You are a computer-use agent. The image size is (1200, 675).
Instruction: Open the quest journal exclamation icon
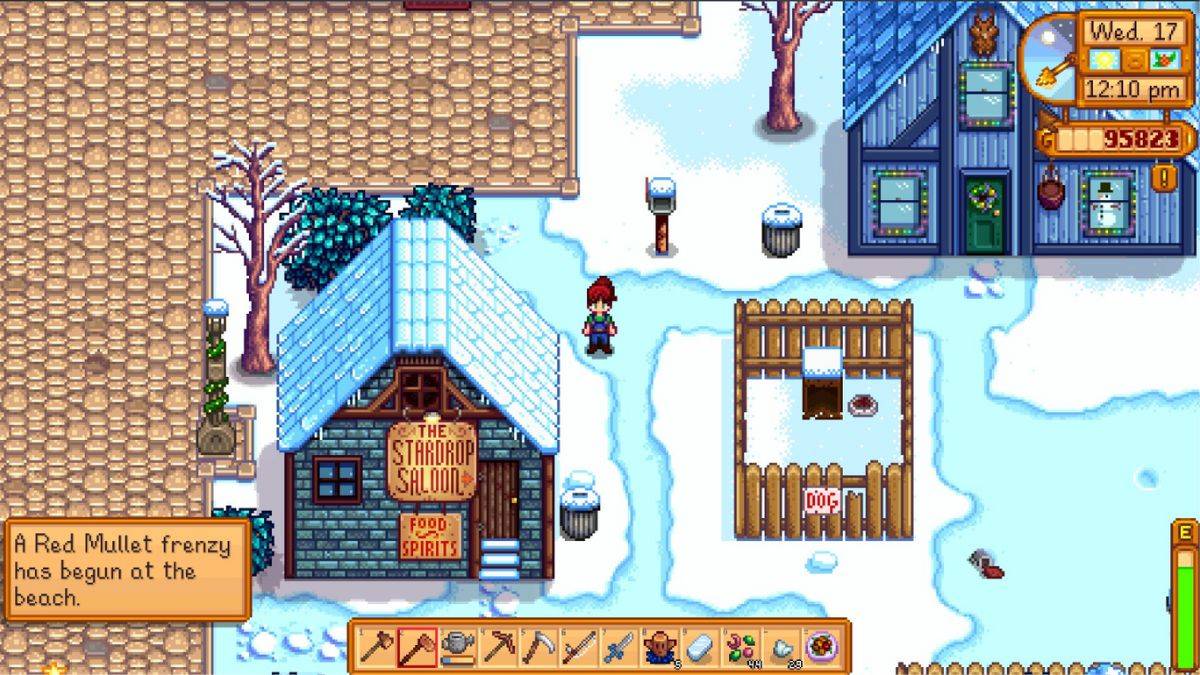coord(1166,179)
